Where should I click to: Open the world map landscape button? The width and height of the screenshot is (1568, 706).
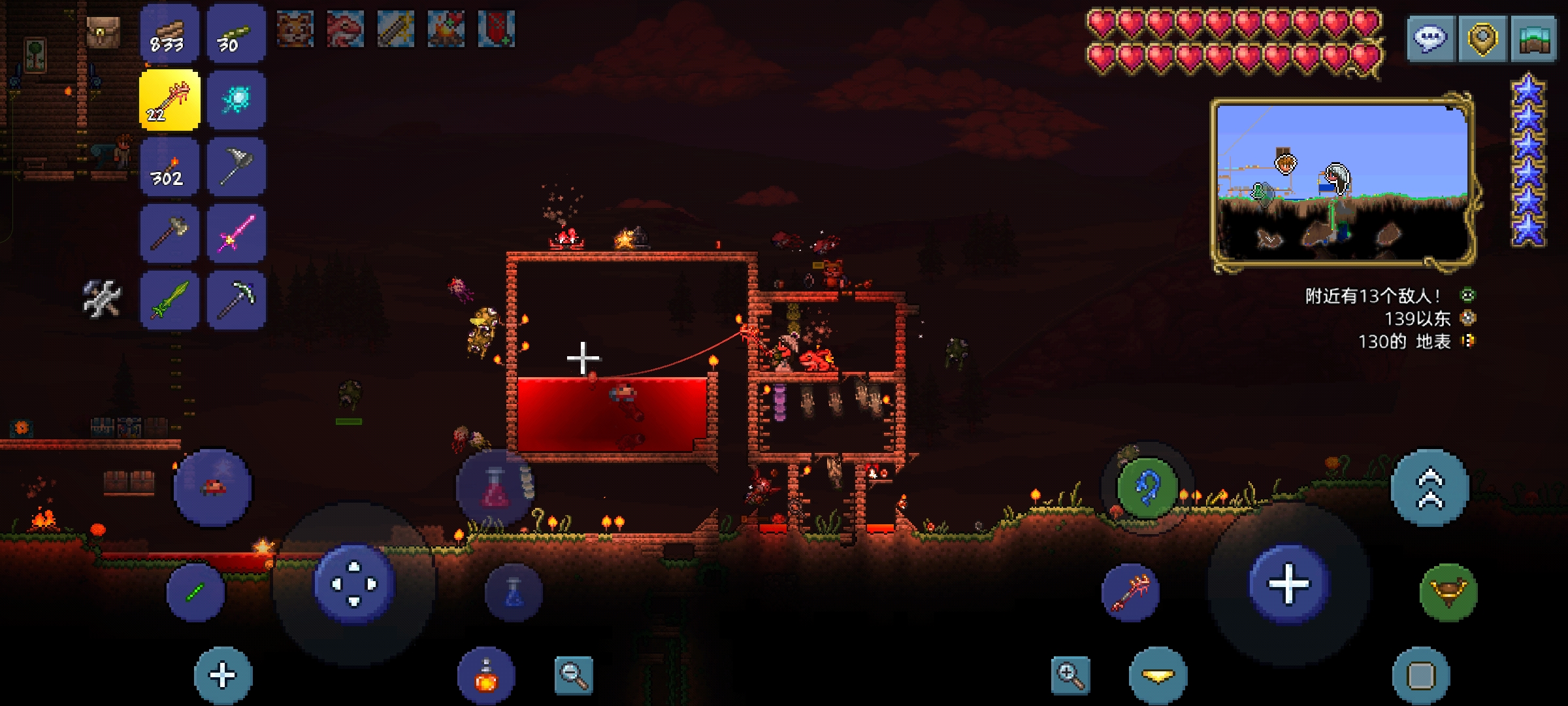click(1533, 39)
